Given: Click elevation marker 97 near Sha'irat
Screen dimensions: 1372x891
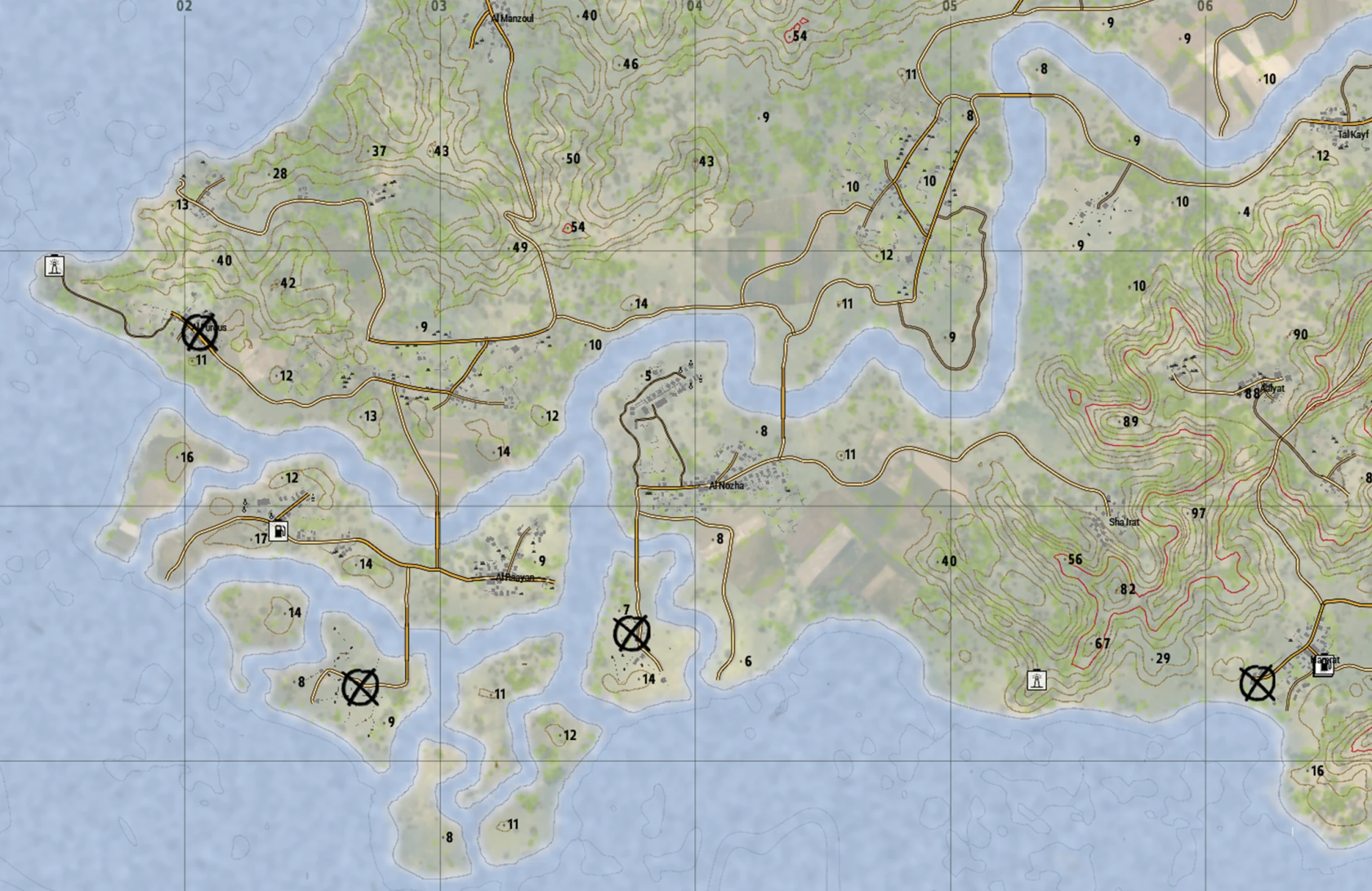Looking at the screenshot, I should 1198,513.
